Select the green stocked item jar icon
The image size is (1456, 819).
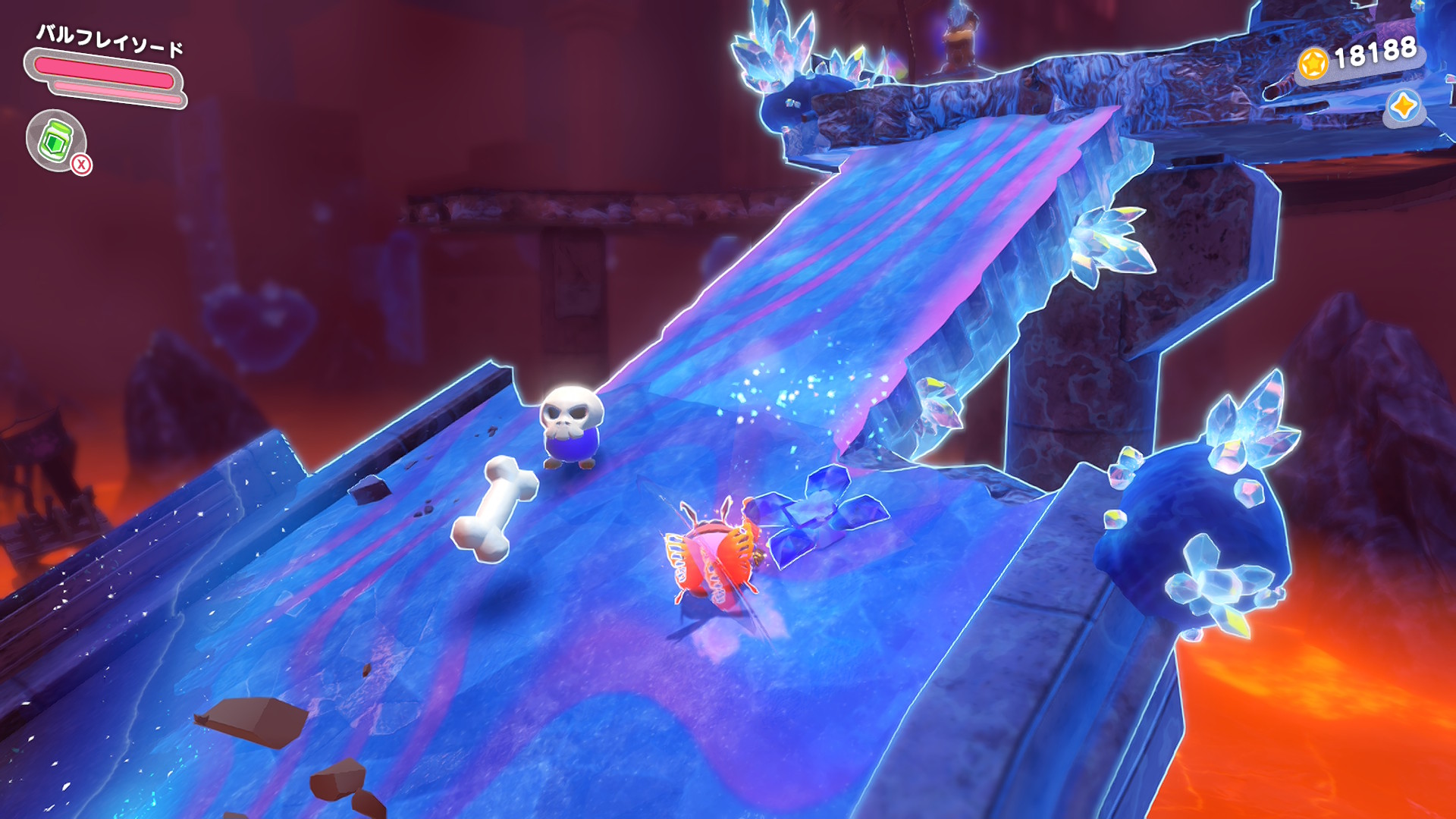click(55, 140)
